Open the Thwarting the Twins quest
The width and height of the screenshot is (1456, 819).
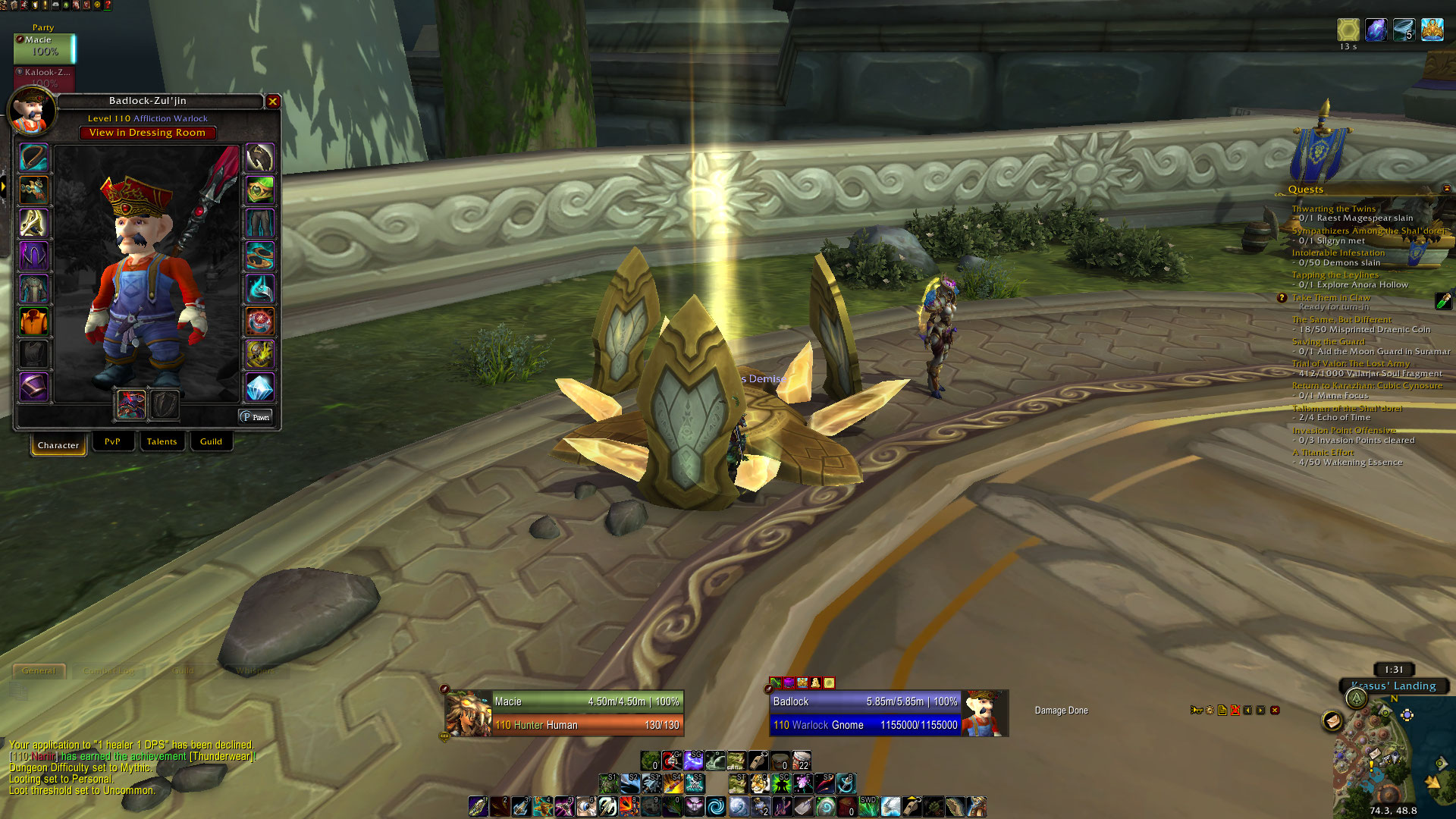point(1333,209)
